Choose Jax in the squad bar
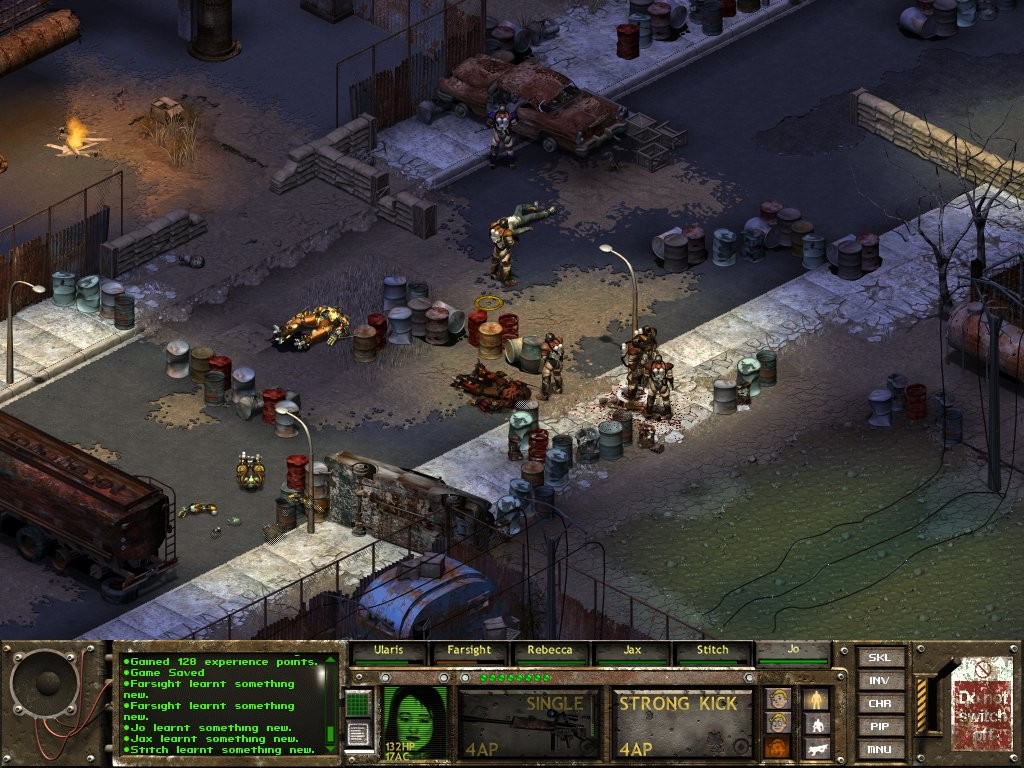Viewport: 1024px width, 768px height. tap(632, 650)
